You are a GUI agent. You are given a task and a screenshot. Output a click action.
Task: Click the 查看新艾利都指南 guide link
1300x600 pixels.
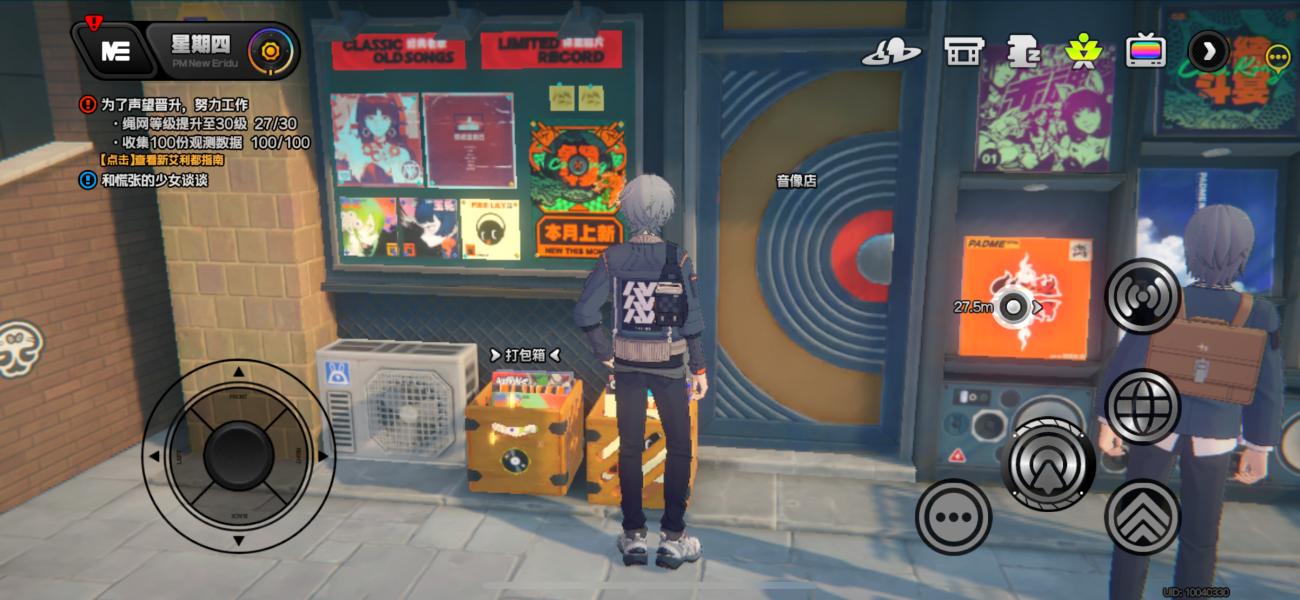pyautogui.click(x=162, y=160)
